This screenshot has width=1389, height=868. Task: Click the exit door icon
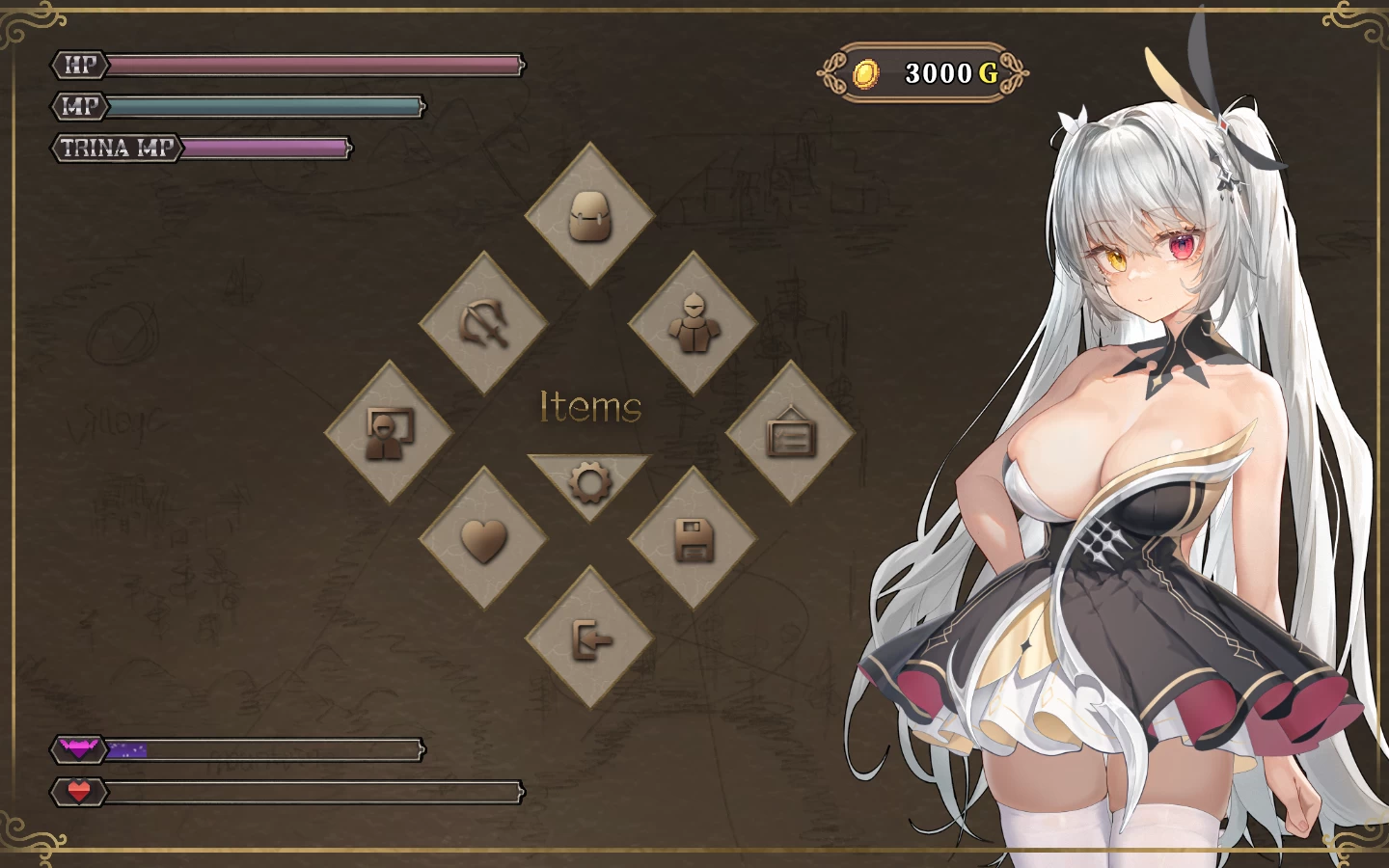click(x=590, y=641)
